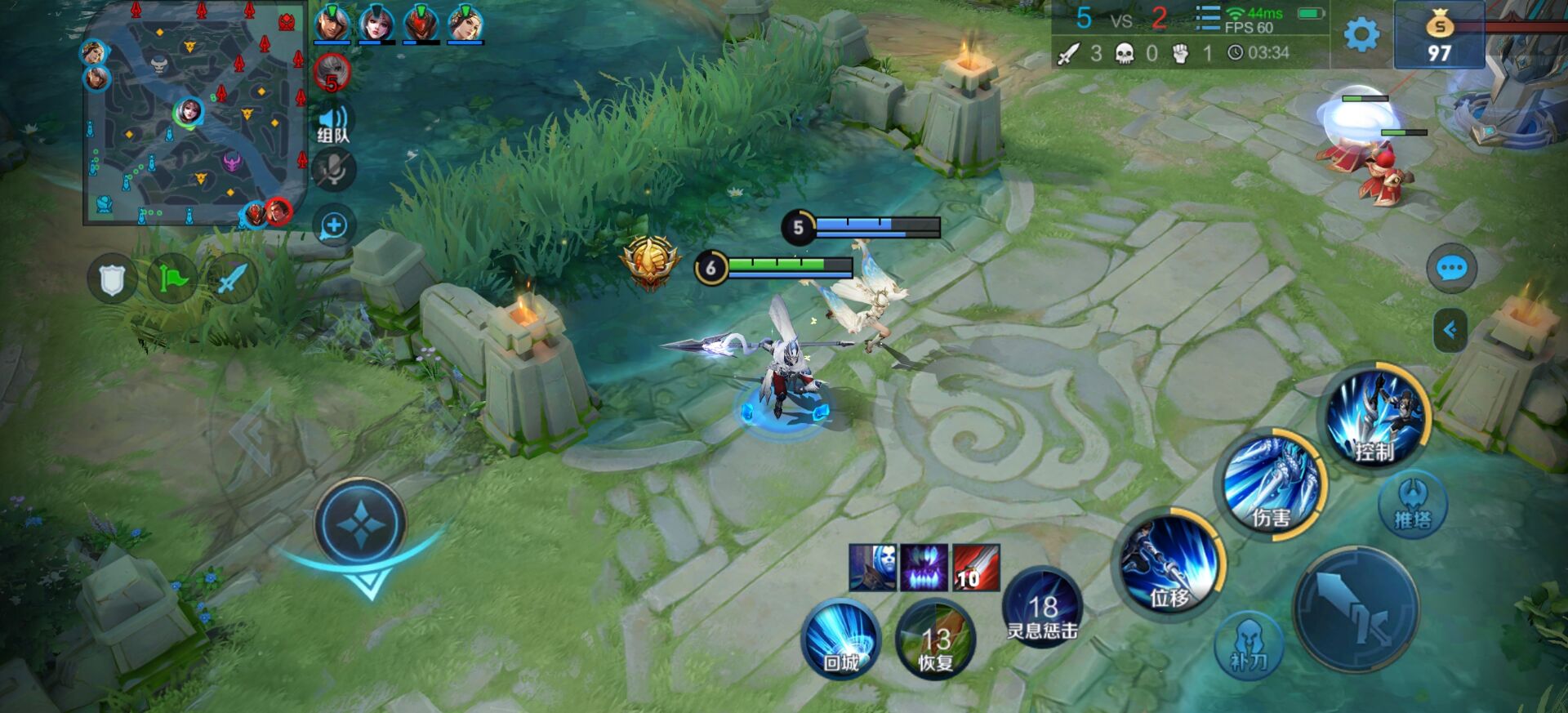Cast the 位移 dash skill
1568x713 pixels.
coord(1169,564)
